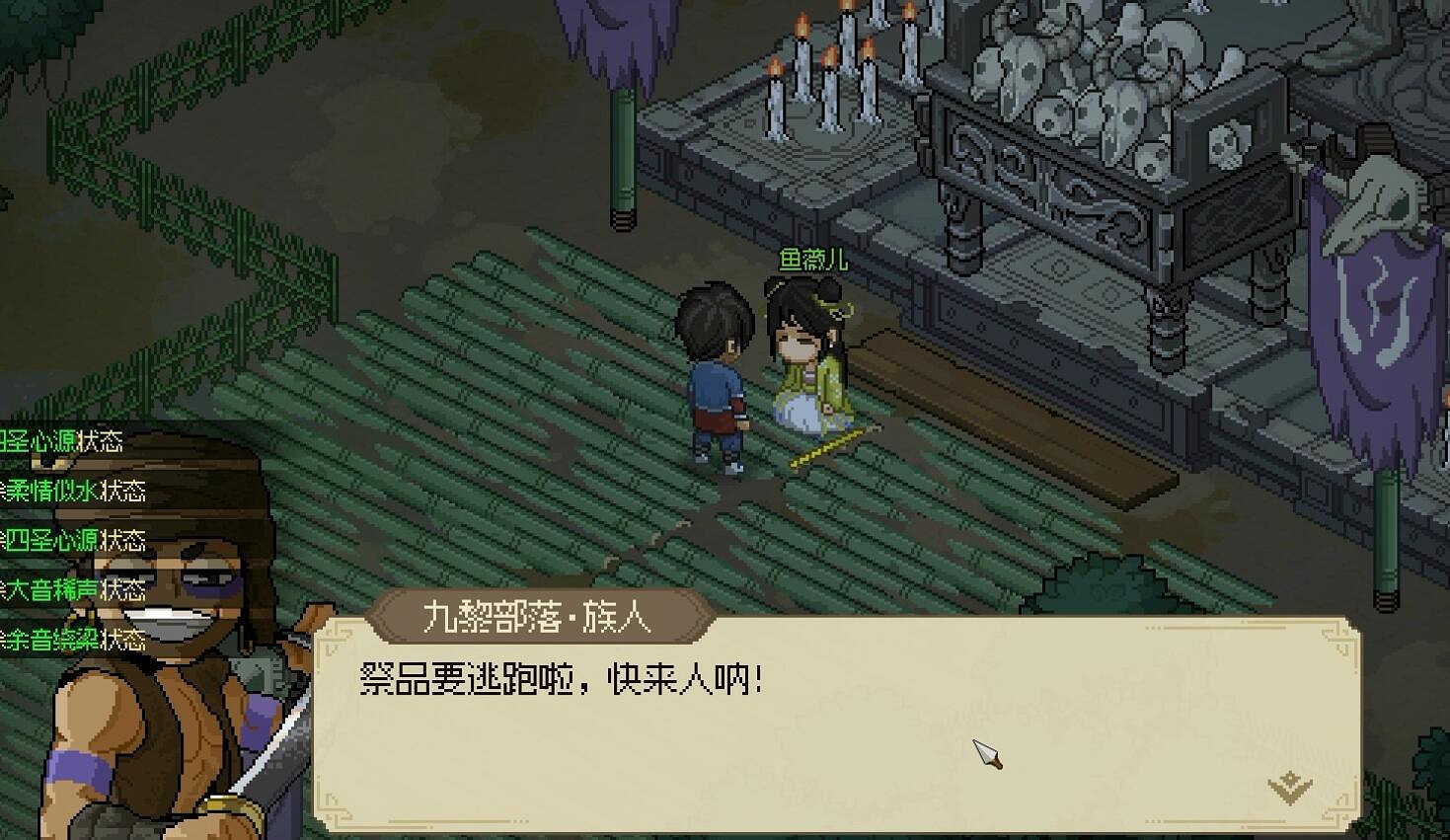Screen dimensions: 1450x840
Task: Select the player character in blue
Action: point(716,375)
